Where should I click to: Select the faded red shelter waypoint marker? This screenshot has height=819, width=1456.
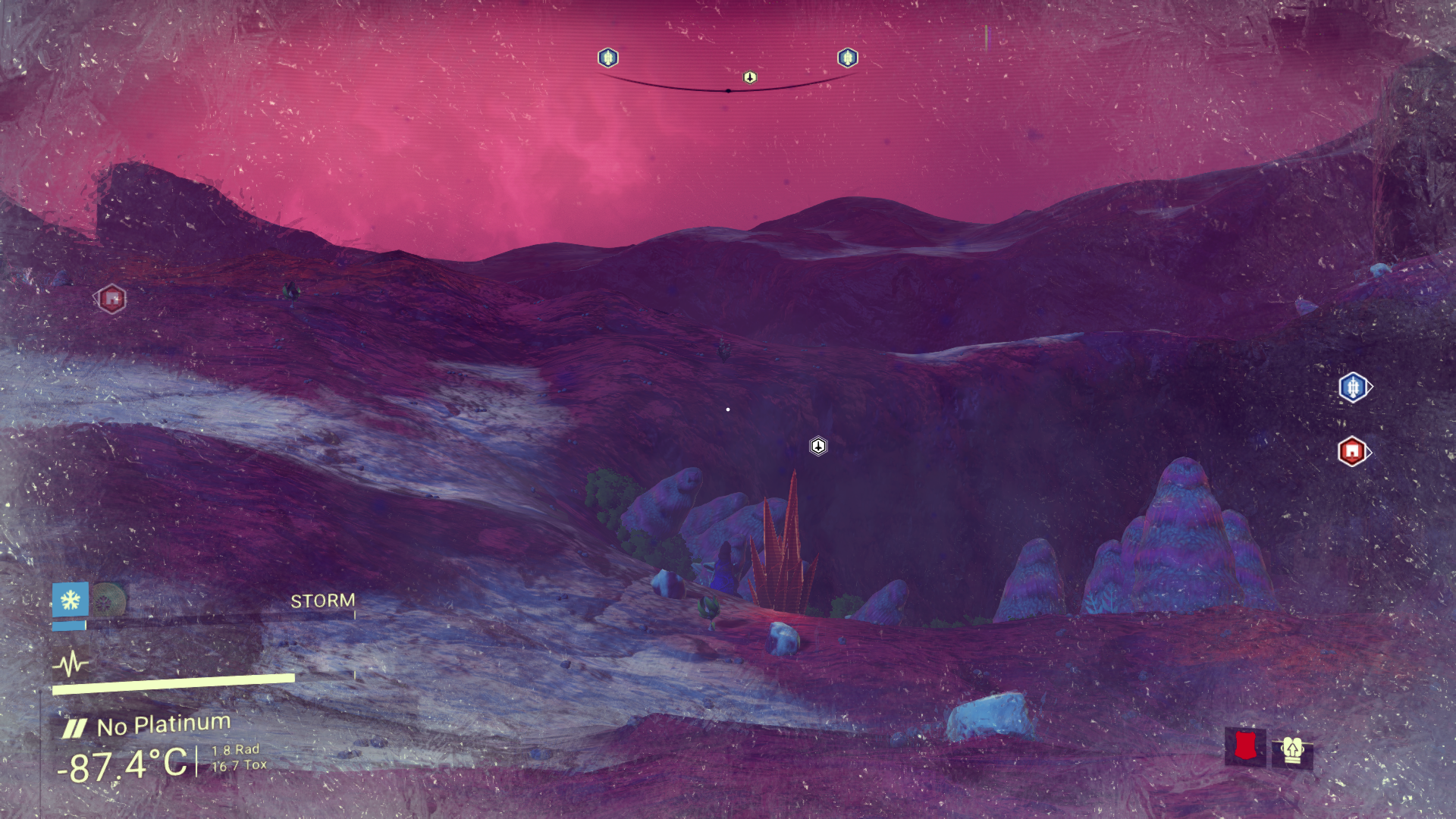coord(111,299)
